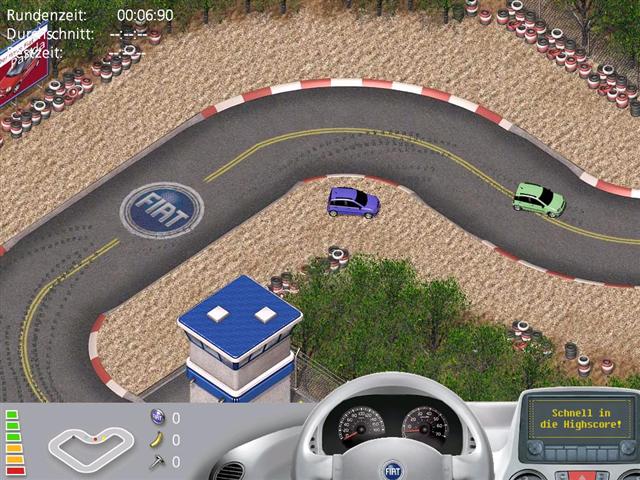
Task: Click the track layout minimap
Action: click(x=90, y=441)
